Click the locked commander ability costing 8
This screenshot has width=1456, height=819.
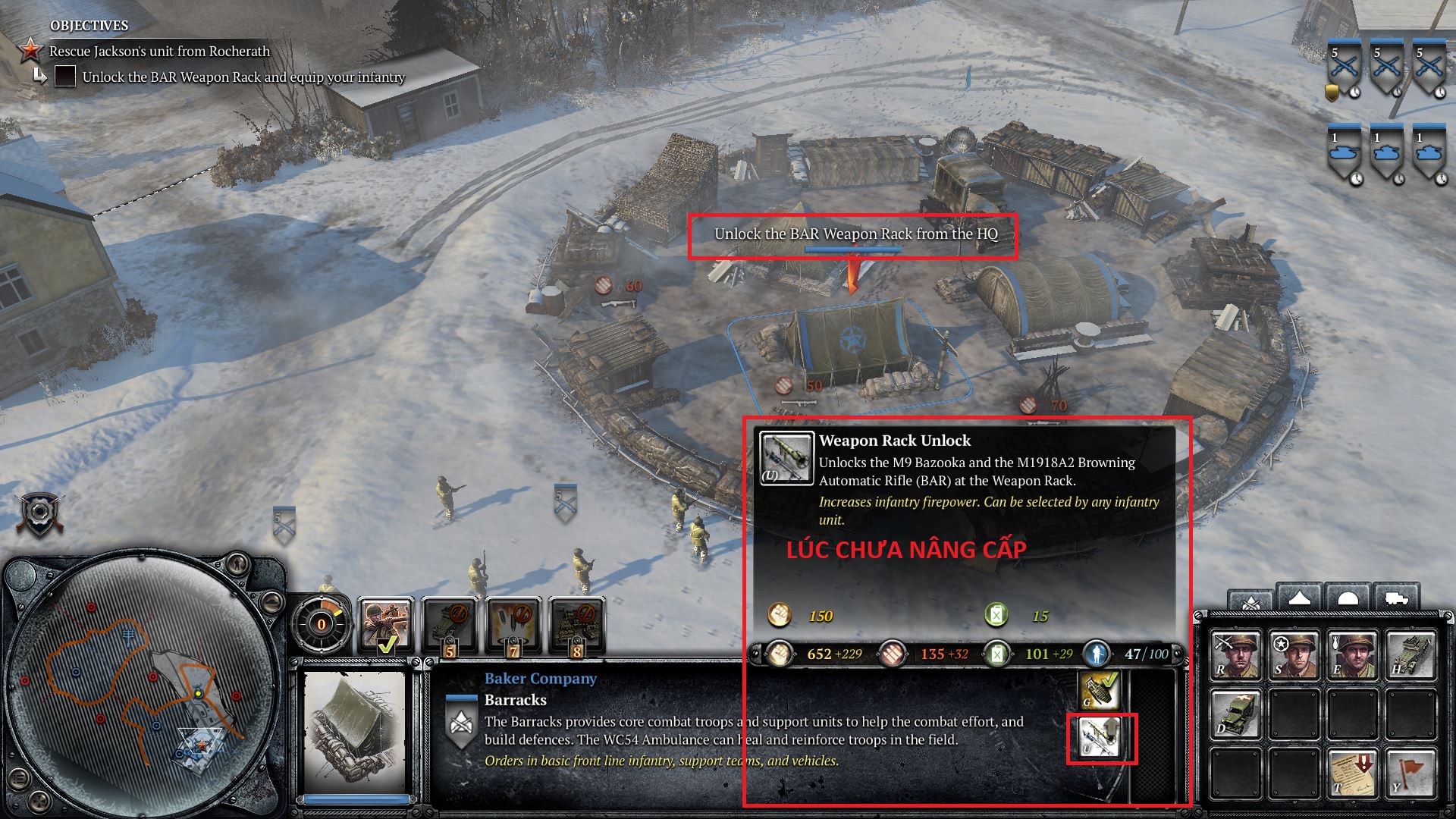click(x=576, y=626)
